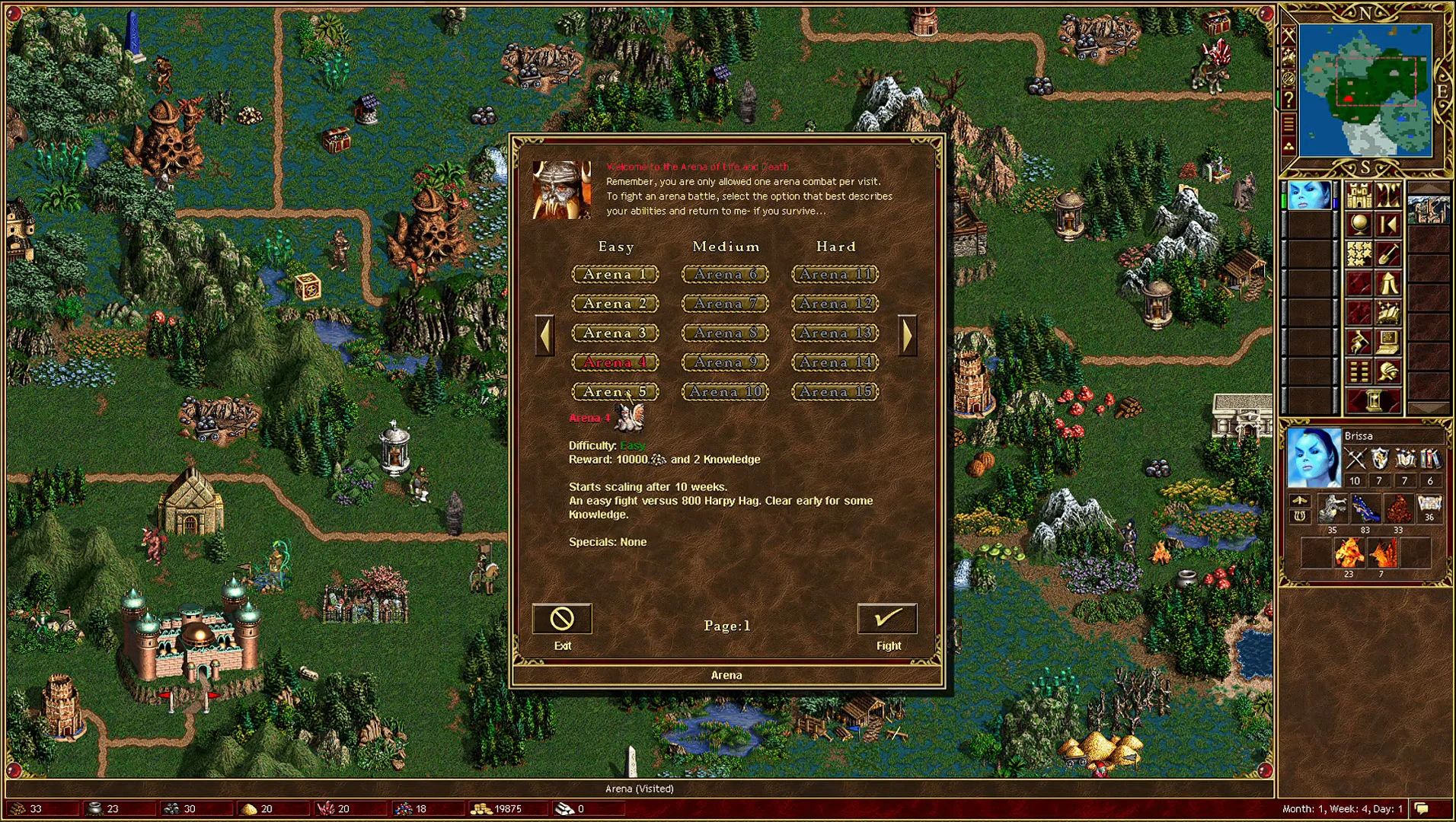The width and height of the screenshot is (1456, 822).
Task: Exit the Arena of Life and Death
Action: 563,620
